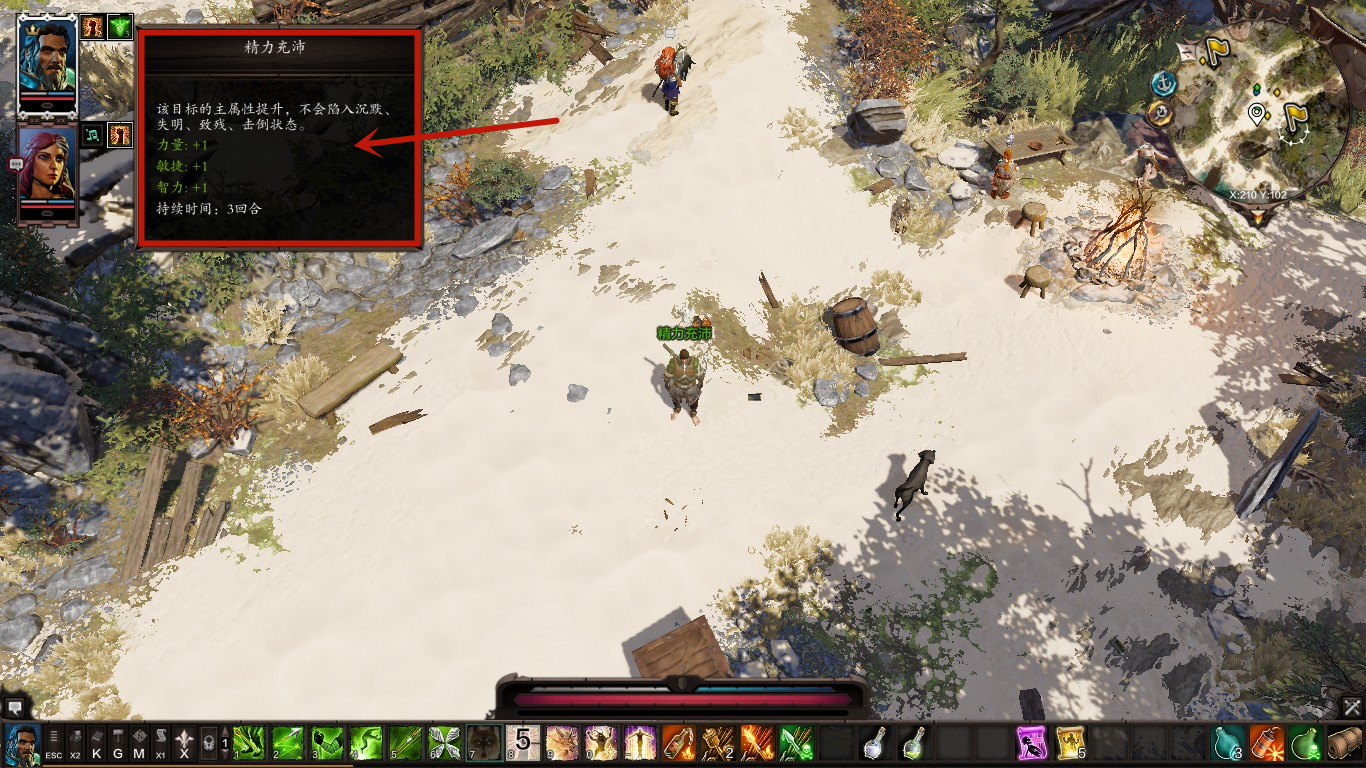Activate the crossed white feathers skill

(445, 743)
